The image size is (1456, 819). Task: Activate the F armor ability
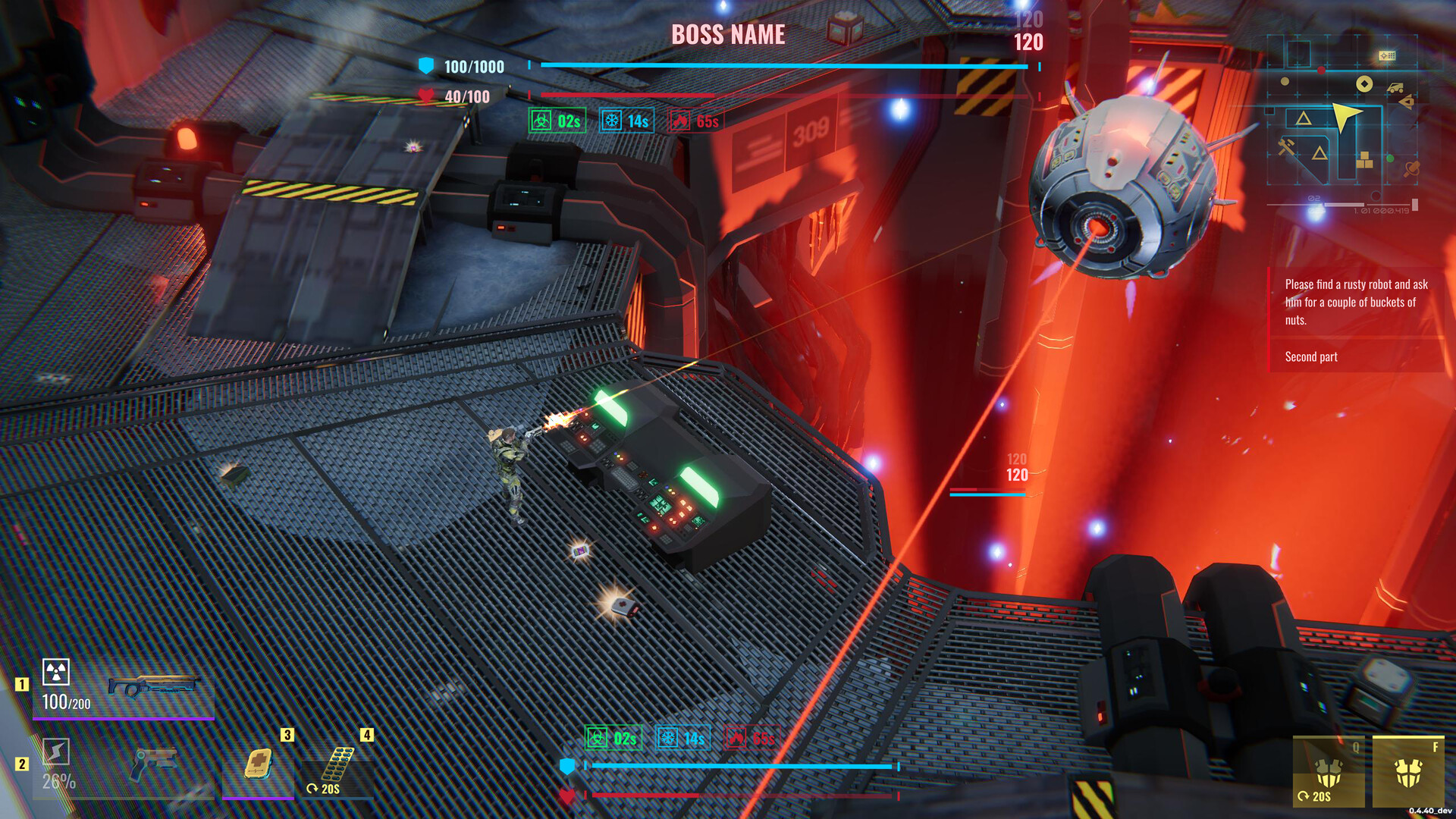tap(1408, 772)
